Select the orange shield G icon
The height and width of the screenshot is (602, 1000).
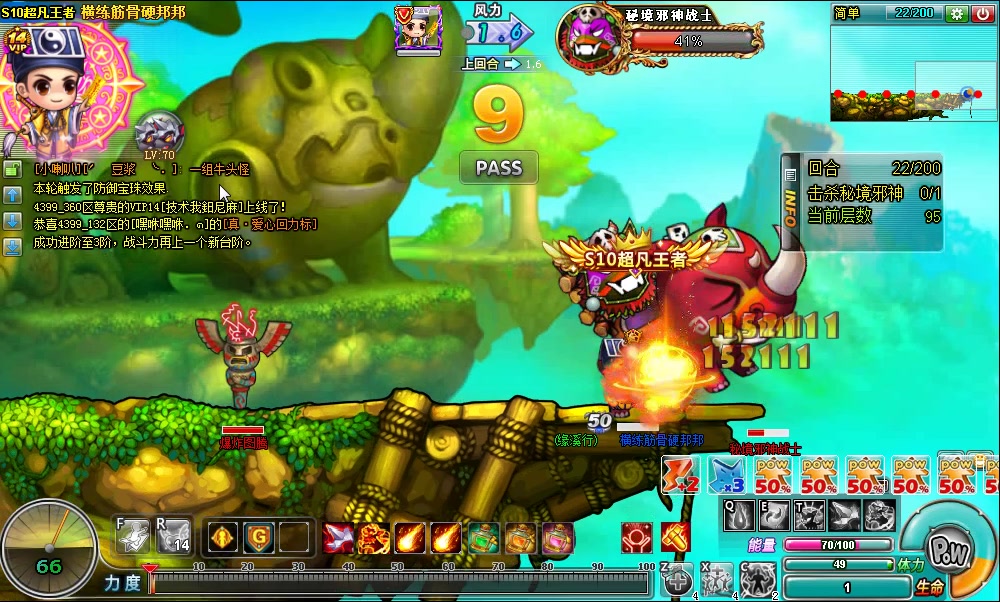[258, 538]
